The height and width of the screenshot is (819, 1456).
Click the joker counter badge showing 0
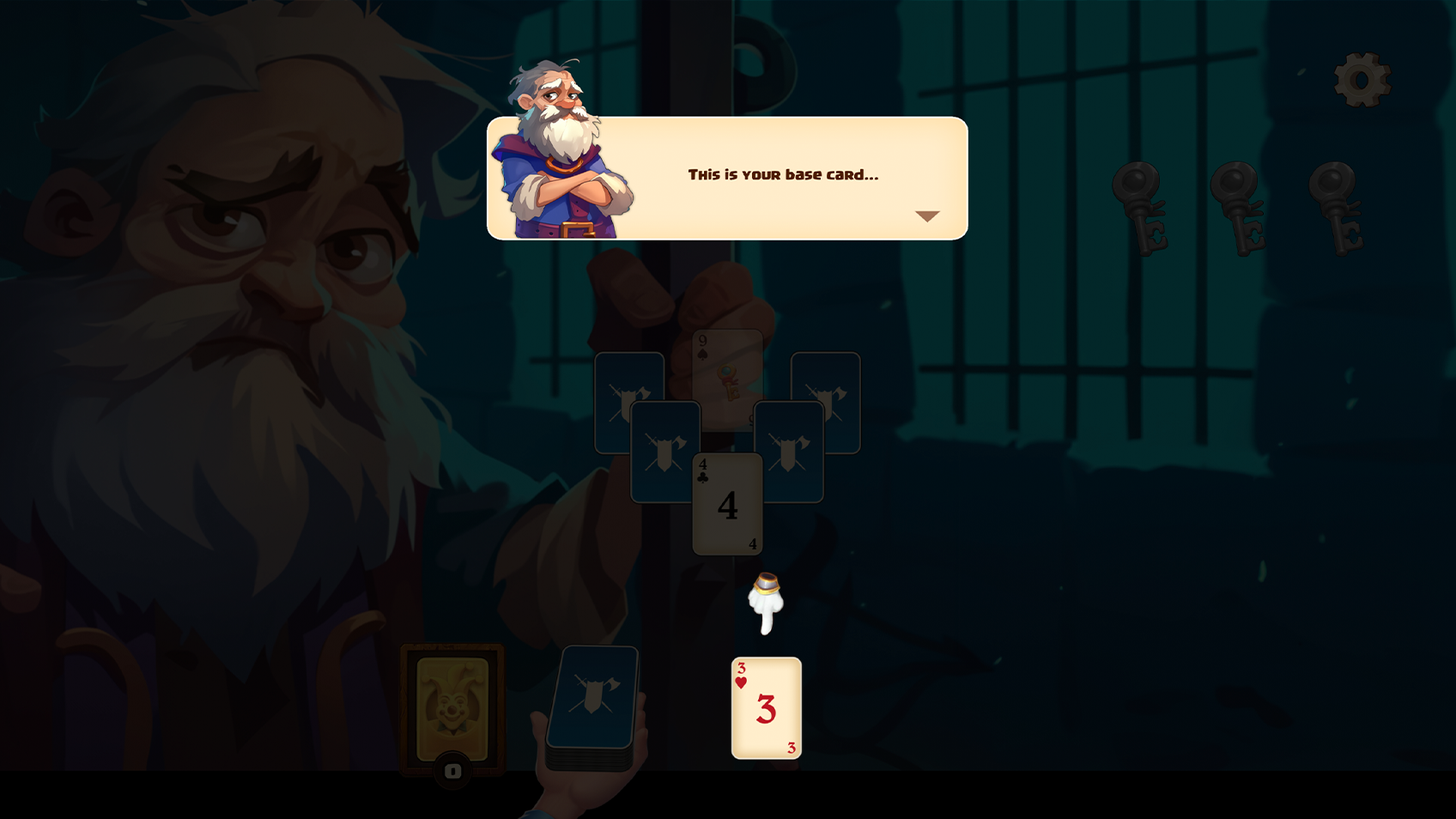452,768
